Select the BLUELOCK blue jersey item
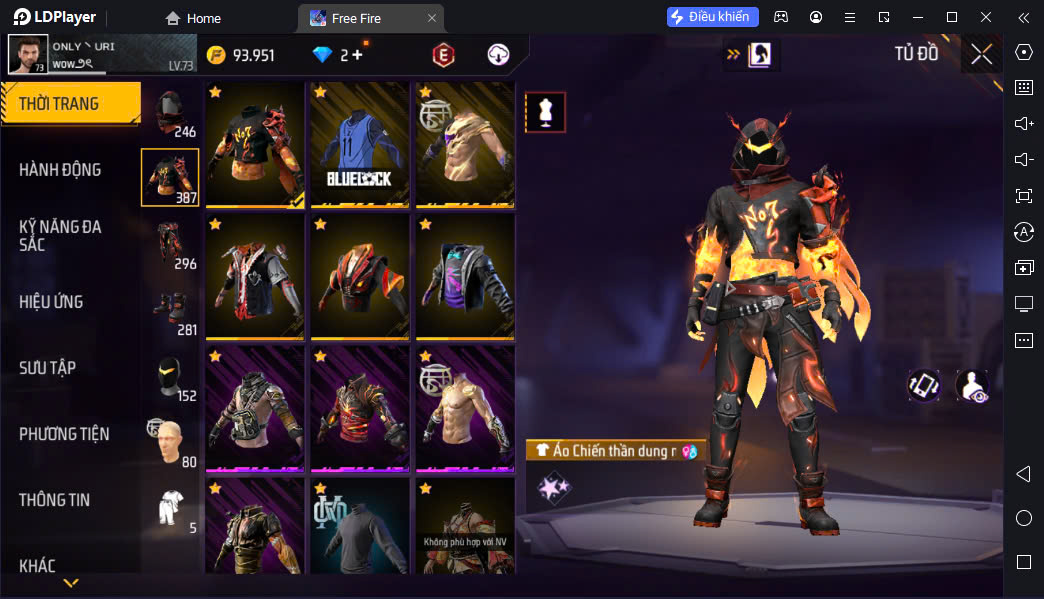The image size is (1044, 599). [x=360, y=144]
